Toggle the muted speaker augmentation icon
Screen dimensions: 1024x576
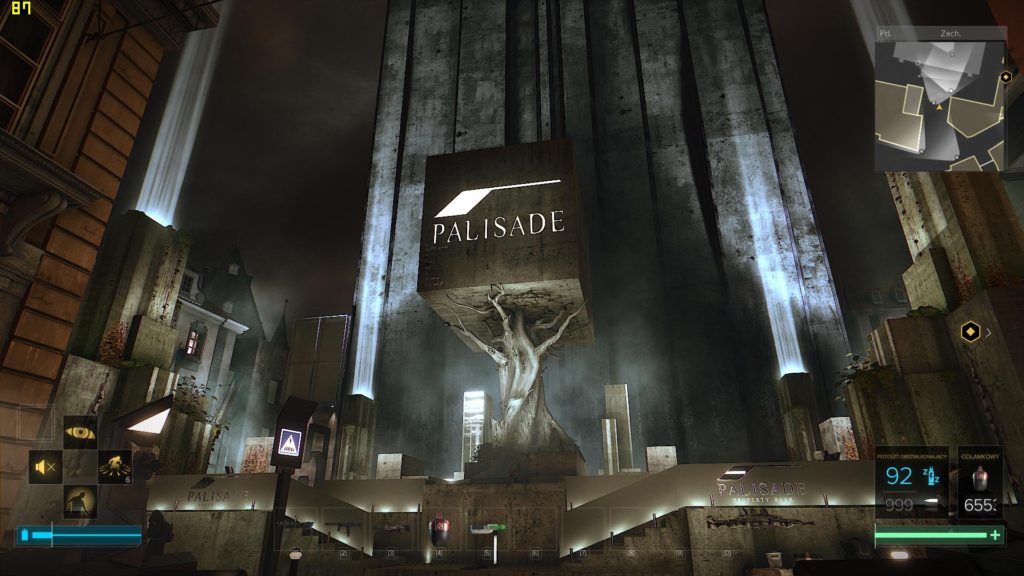[x=46, y=466]
